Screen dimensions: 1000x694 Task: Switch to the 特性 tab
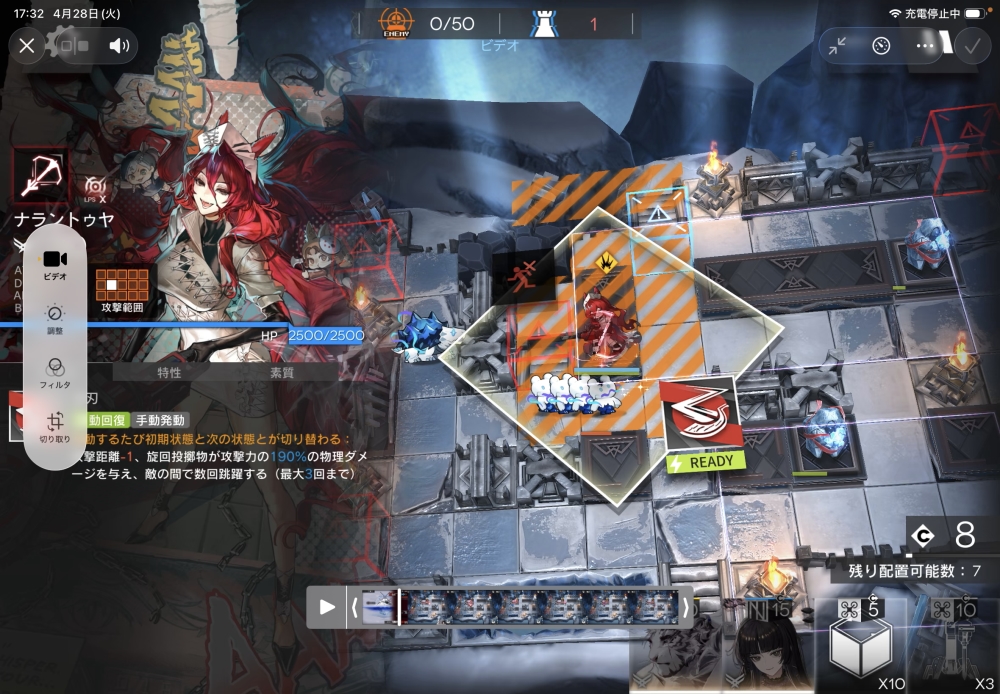tap(169, 372)
